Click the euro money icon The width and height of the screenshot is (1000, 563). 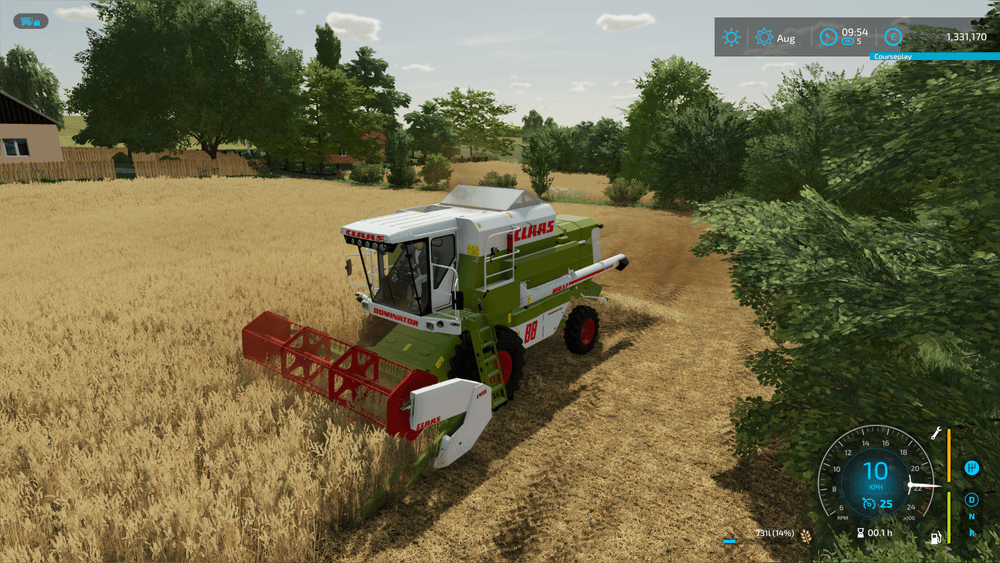pyautogui.click(x=893, y=37)
